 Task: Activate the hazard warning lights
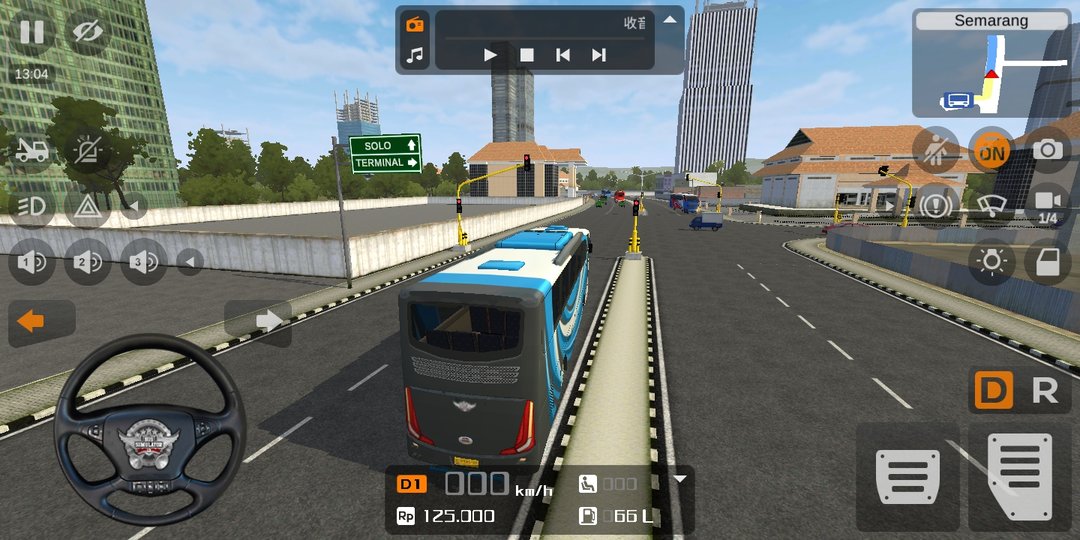point(87,206)
